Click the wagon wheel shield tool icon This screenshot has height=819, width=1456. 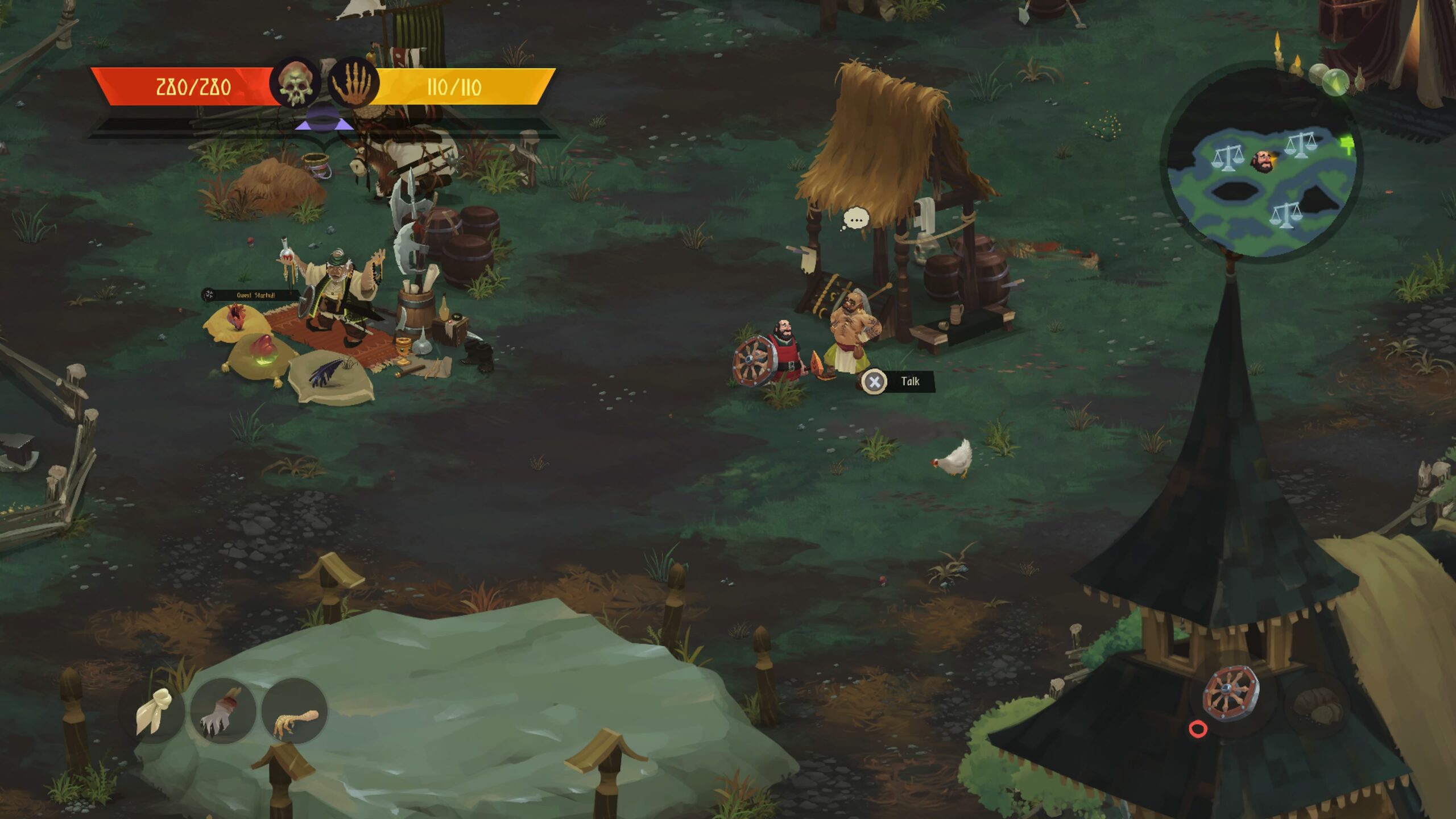point(1231,694)
